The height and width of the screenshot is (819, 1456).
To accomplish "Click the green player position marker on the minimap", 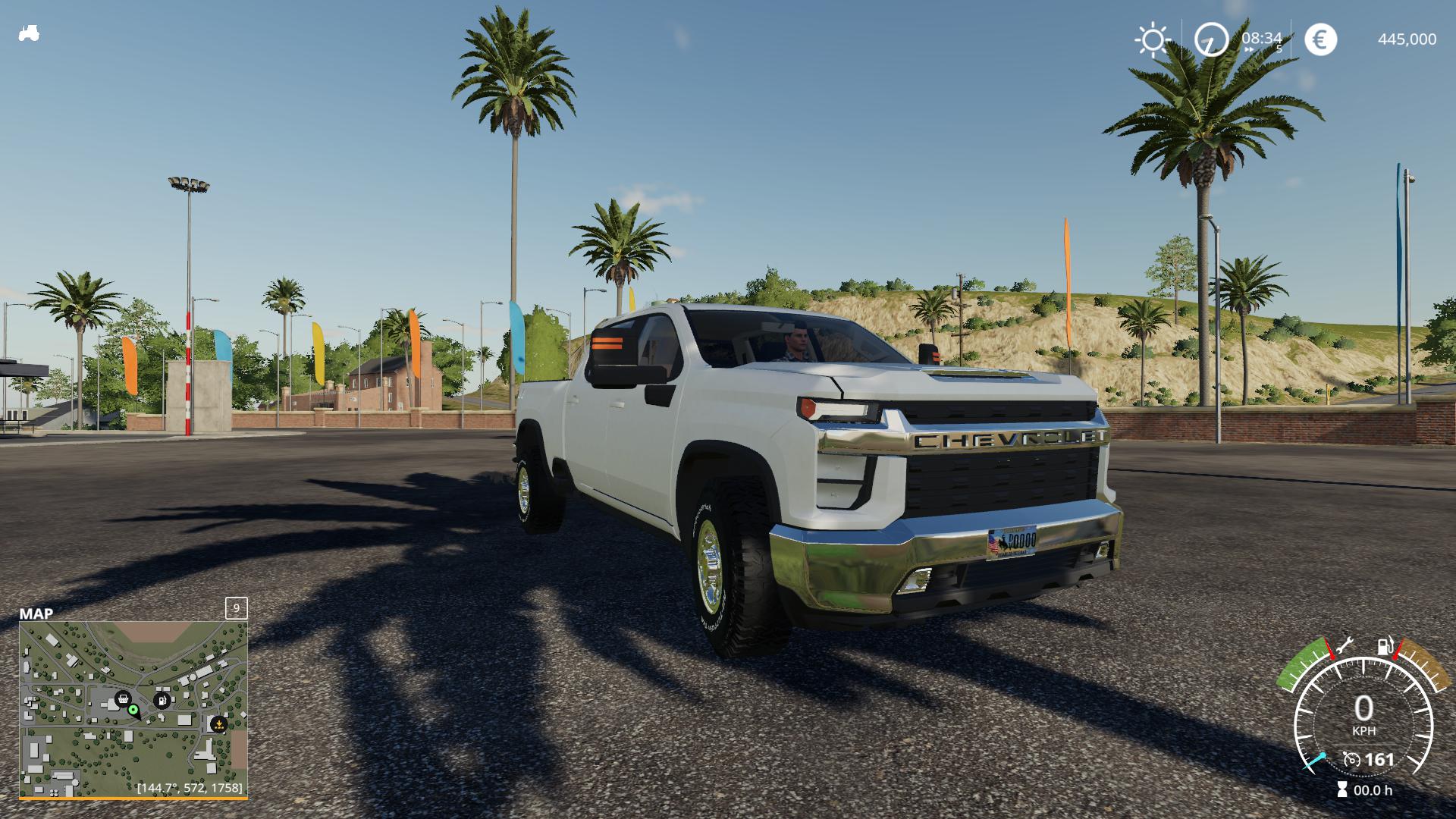I will coord(133,710).
